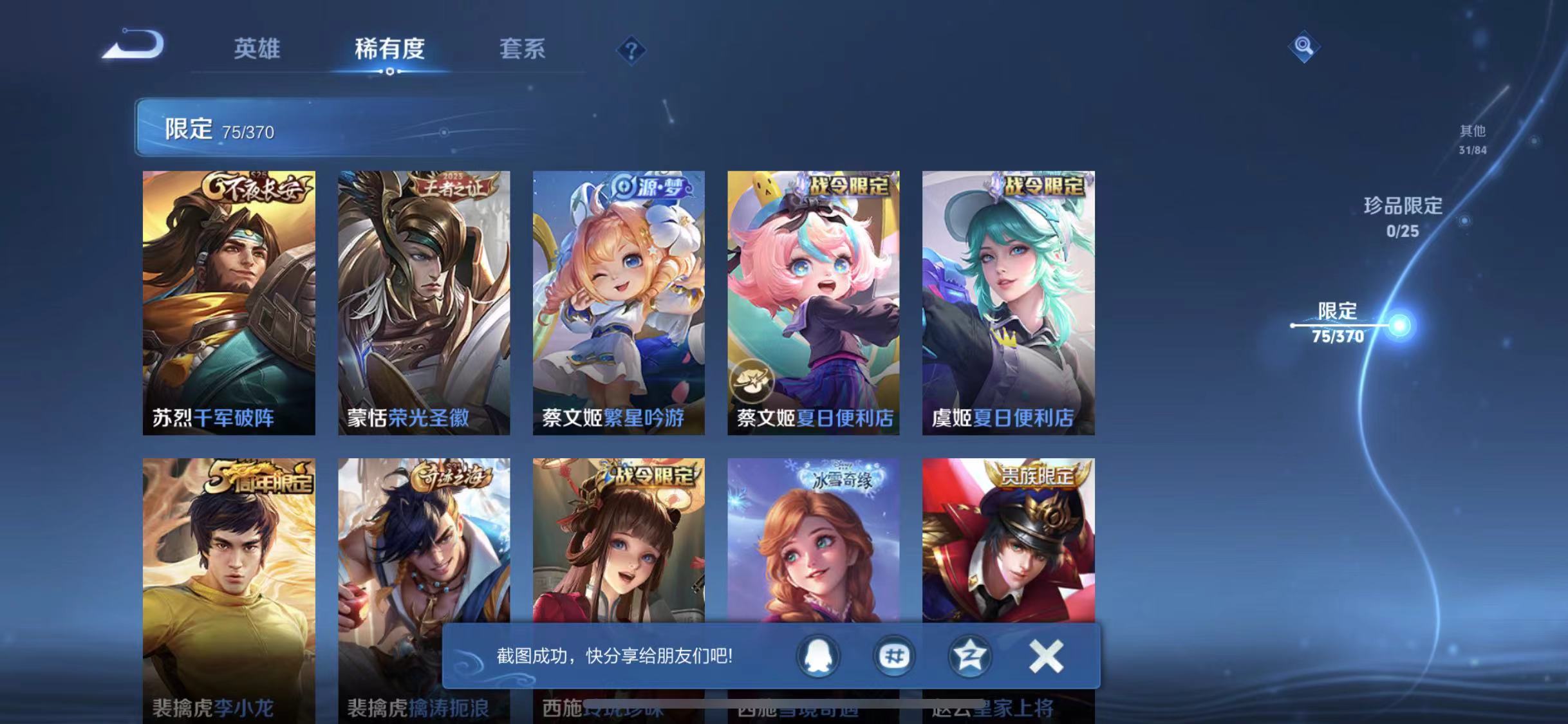Image resolution: width=1568 pixels, height=724 pixels.
Task: Jump to 其他 section on right sidebar
Action: point(1474,138)
